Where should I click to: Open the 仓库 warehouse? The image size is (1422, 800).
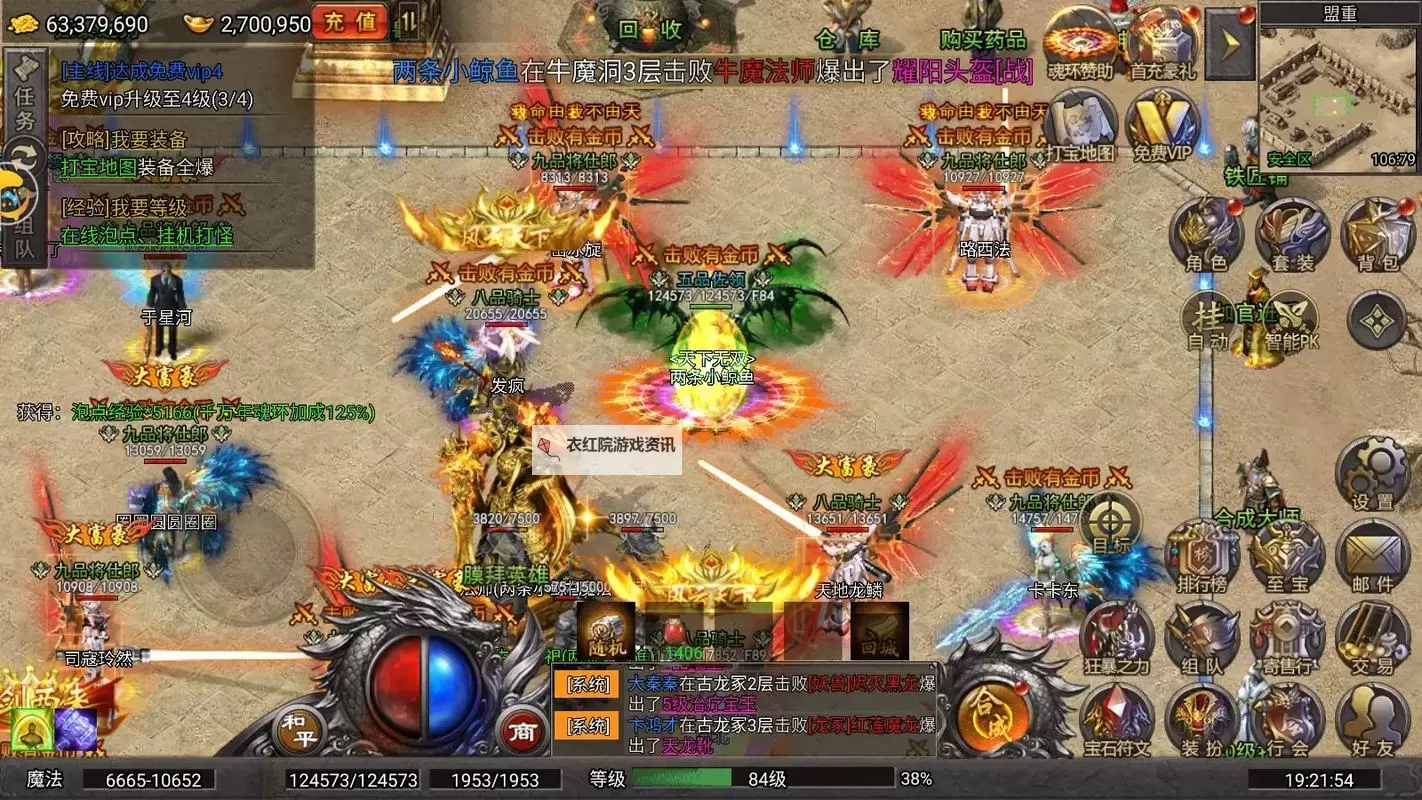click(x=846, y=38)
